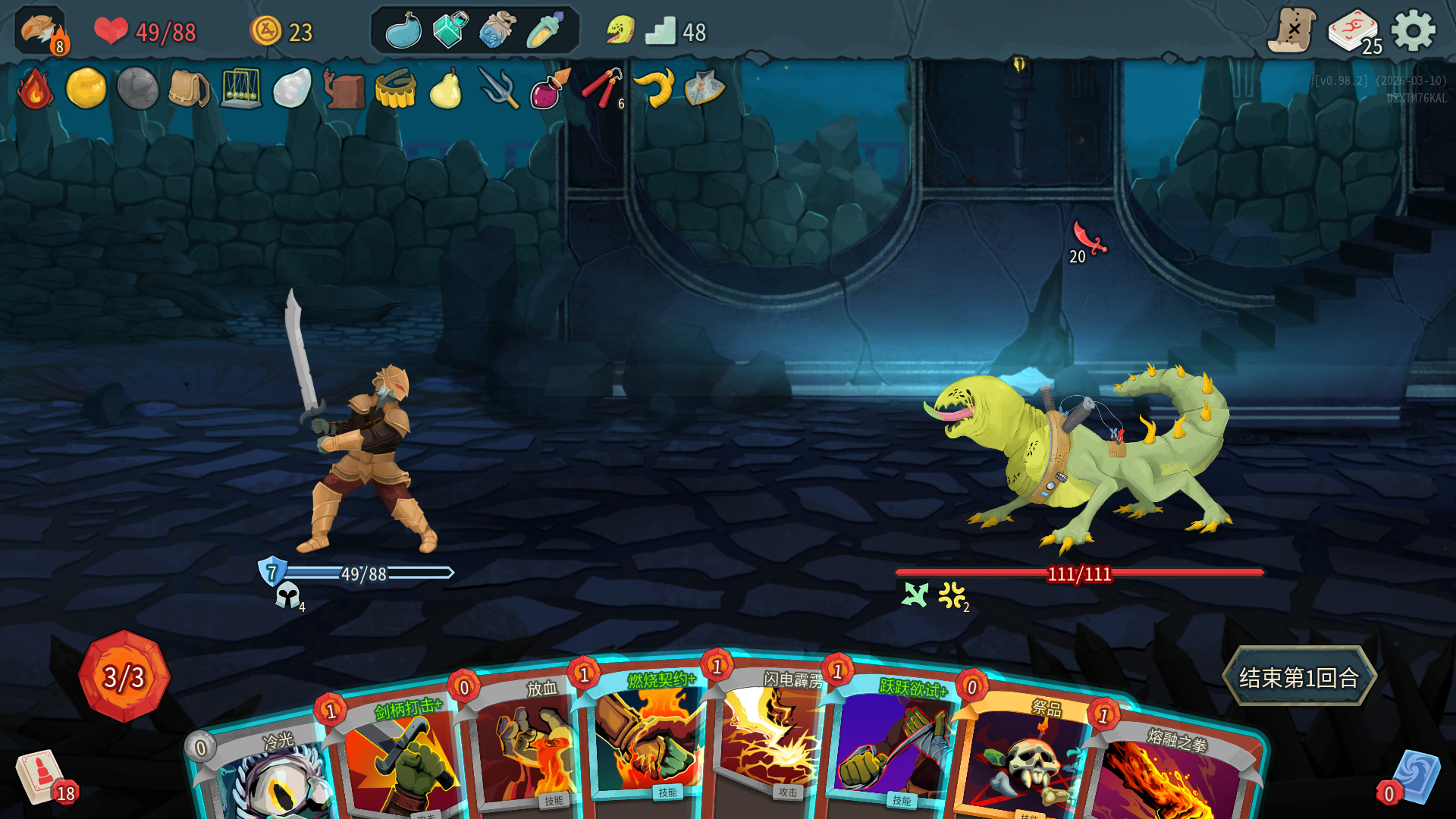The width and height of the screenshot is (1456, 819).
Task: Use the round blue flask potion
Action: pyautogui.click(x=403, y=32)
